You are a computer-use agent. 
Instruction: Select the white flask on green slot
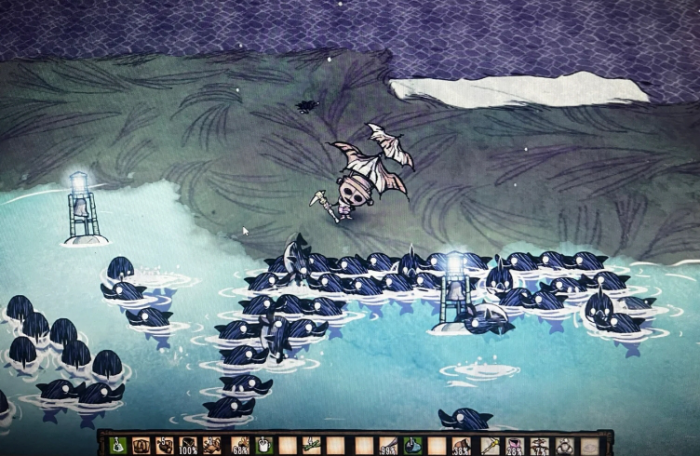pyautogui.click(x=117, y=444)
